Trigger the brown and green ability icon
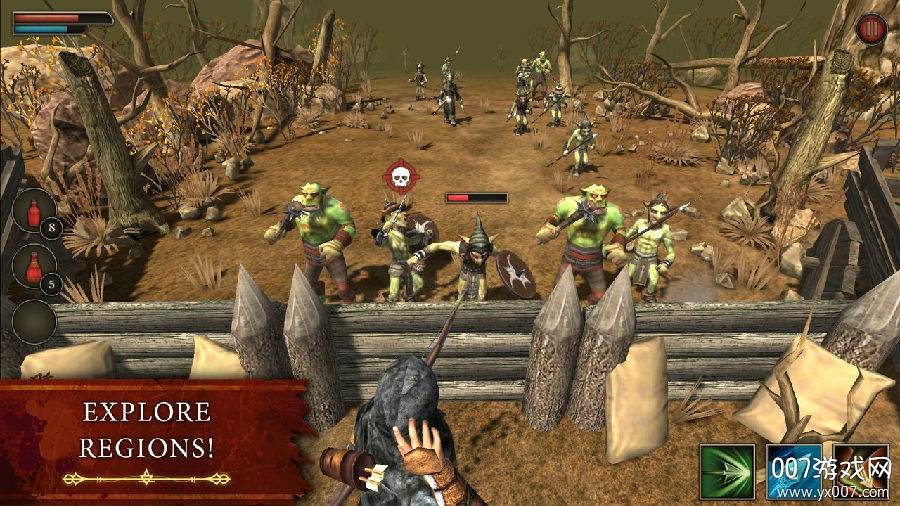 [860, 468]
